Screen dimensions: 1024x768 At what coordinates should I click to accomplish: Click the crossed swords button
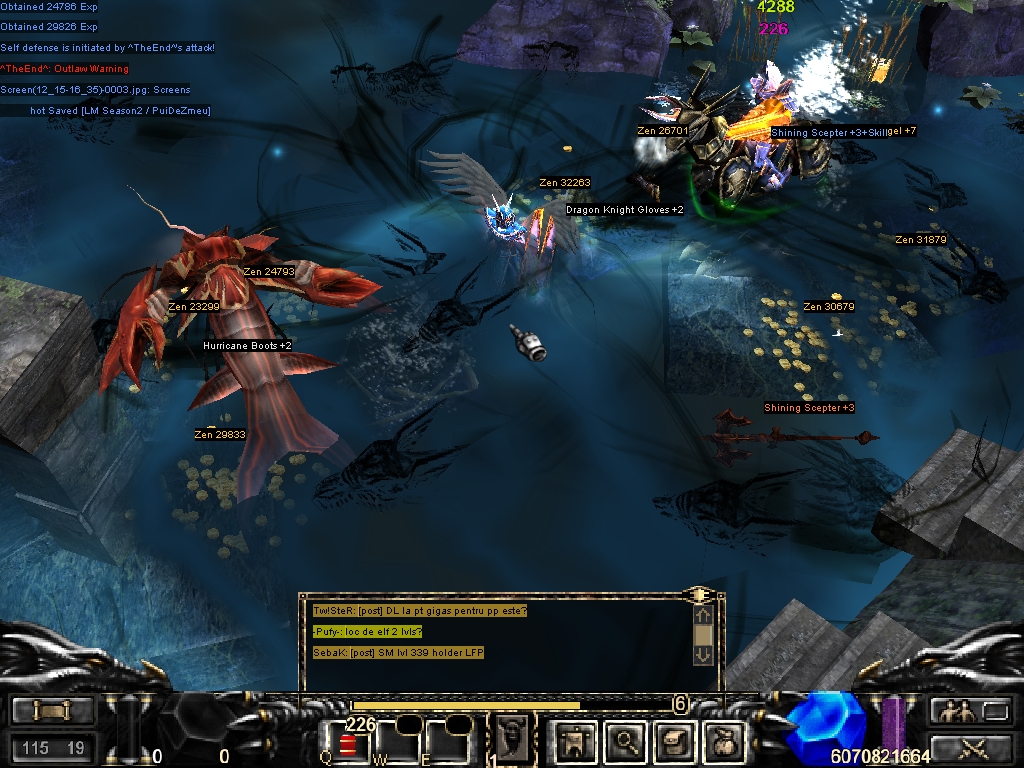tap(970, 746)
